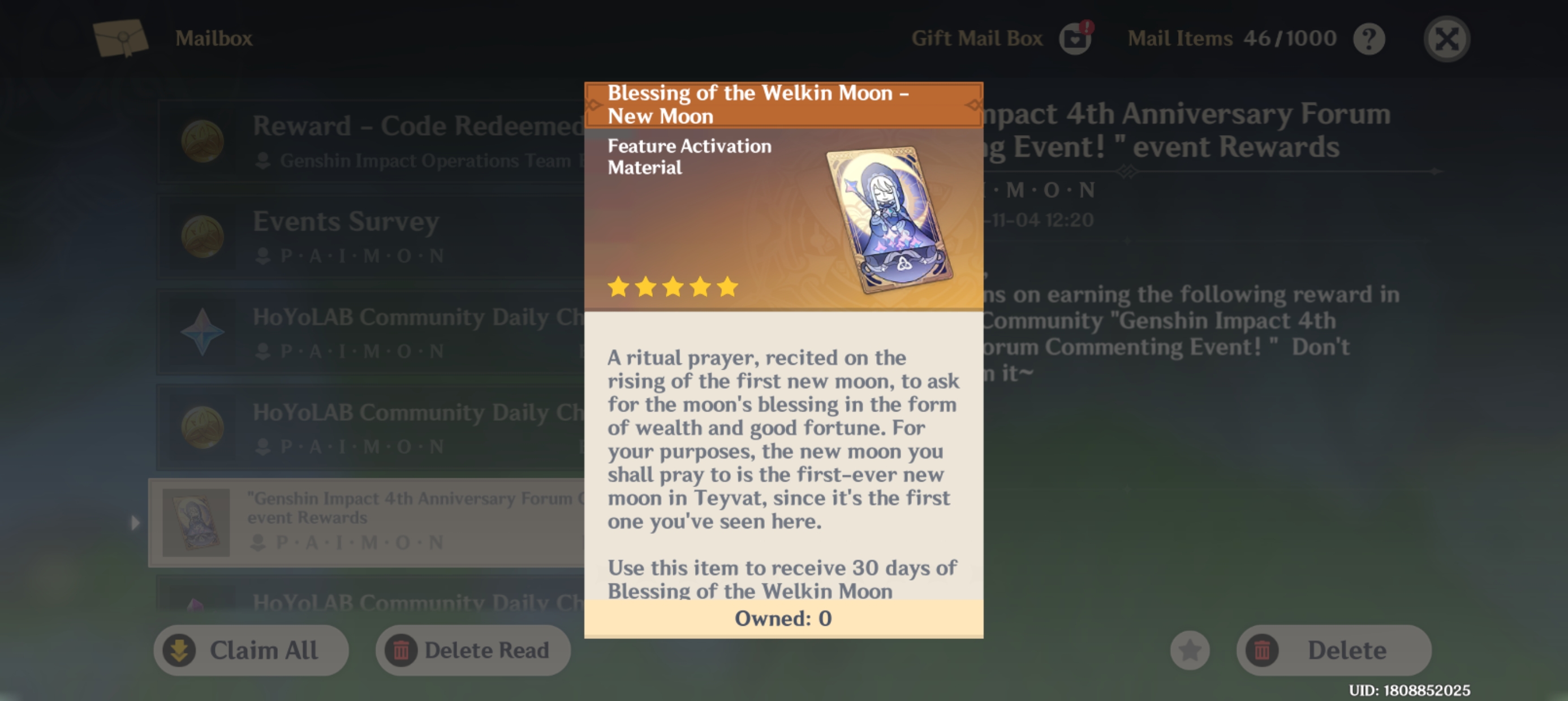Viewport: 1568px width, 701px height.
Task: Click the red notification badge on Gift Mail Box
Action: 1087,27
